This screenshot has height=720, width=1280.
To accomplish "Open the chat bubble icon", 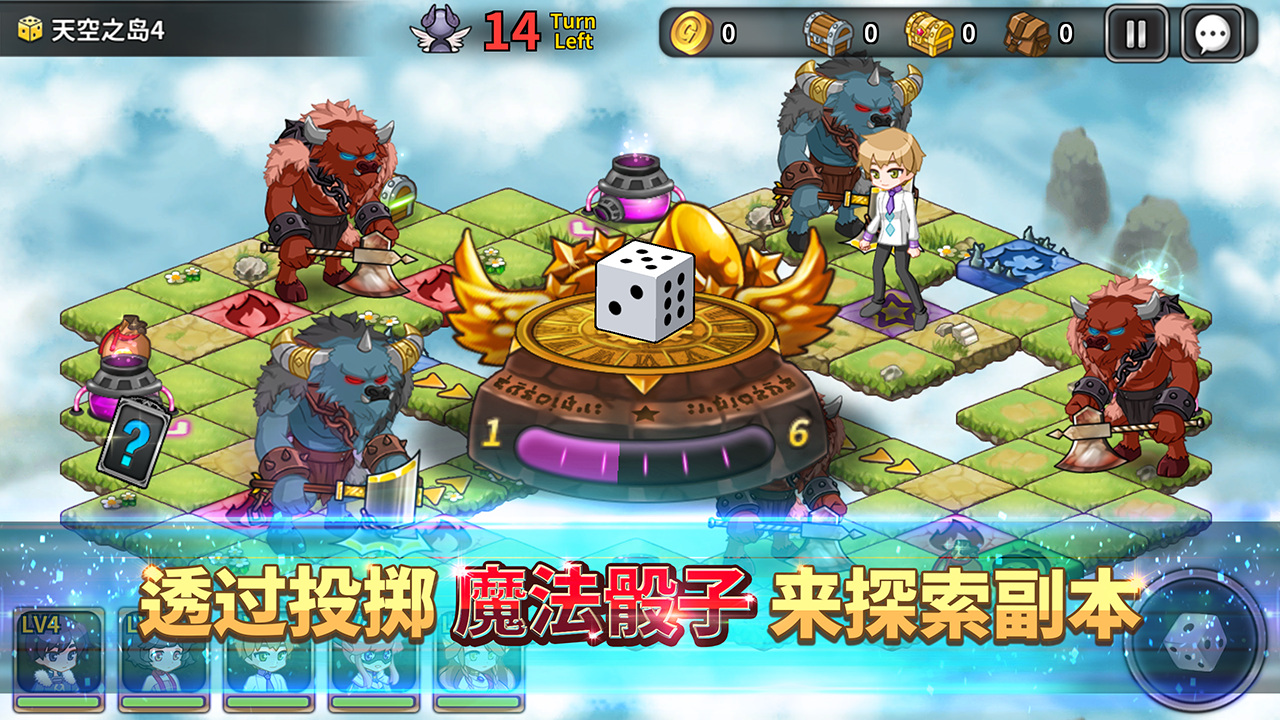I will 1213,31.
